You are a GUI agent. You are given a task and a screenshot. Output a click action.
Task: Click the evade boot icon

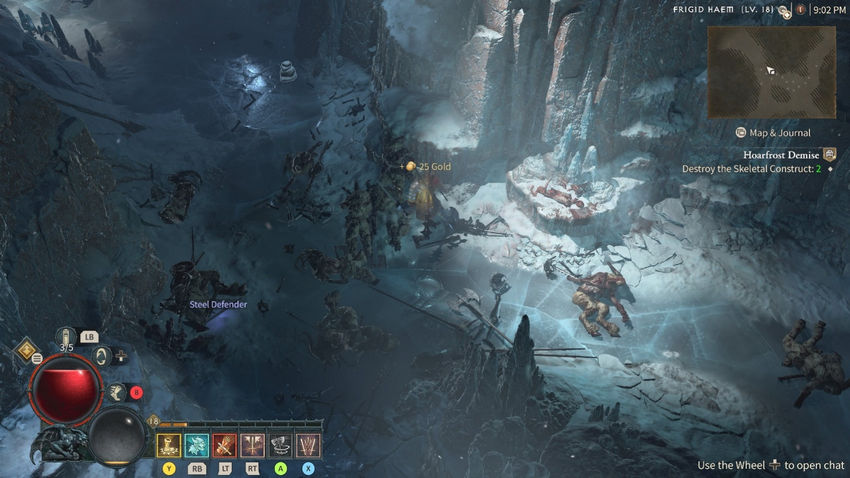(117, 393)
